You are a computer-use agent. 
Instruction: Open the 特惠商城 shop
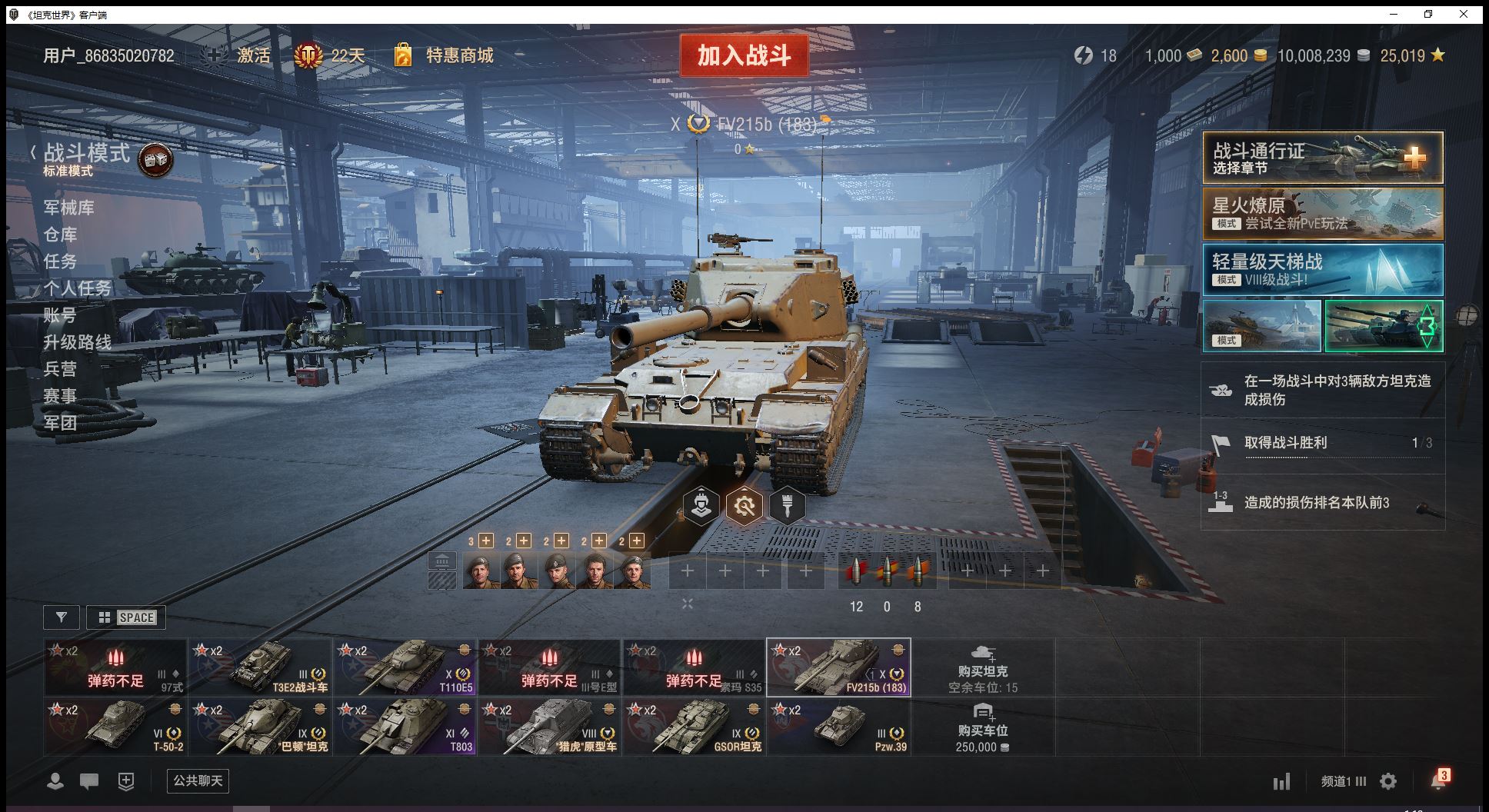point(458,55)
